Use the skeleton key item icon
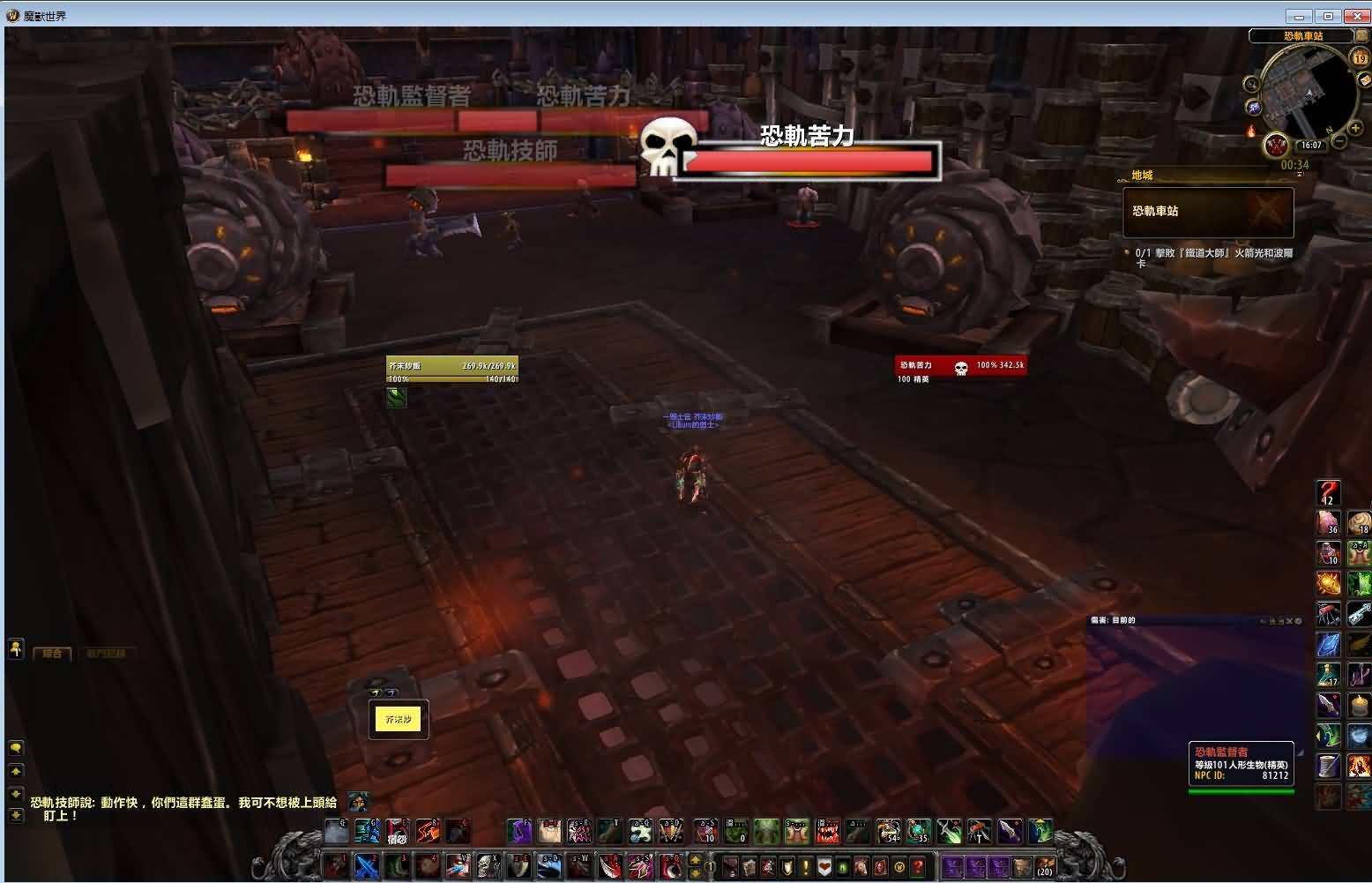Viewport: 1372px width, 883px height. point(1359,613)
